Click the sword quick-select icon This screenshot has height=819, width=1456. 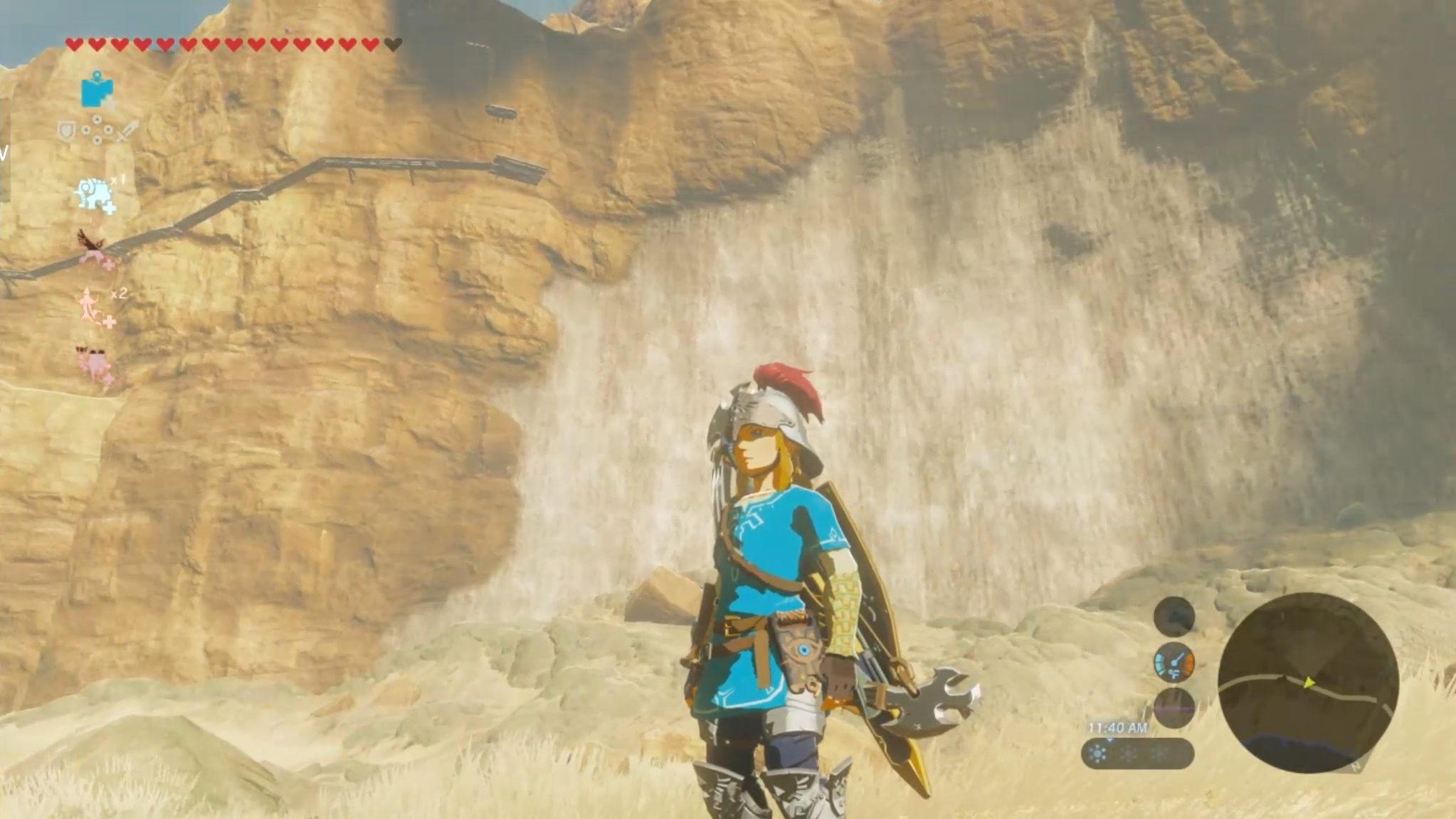point(128,131)
